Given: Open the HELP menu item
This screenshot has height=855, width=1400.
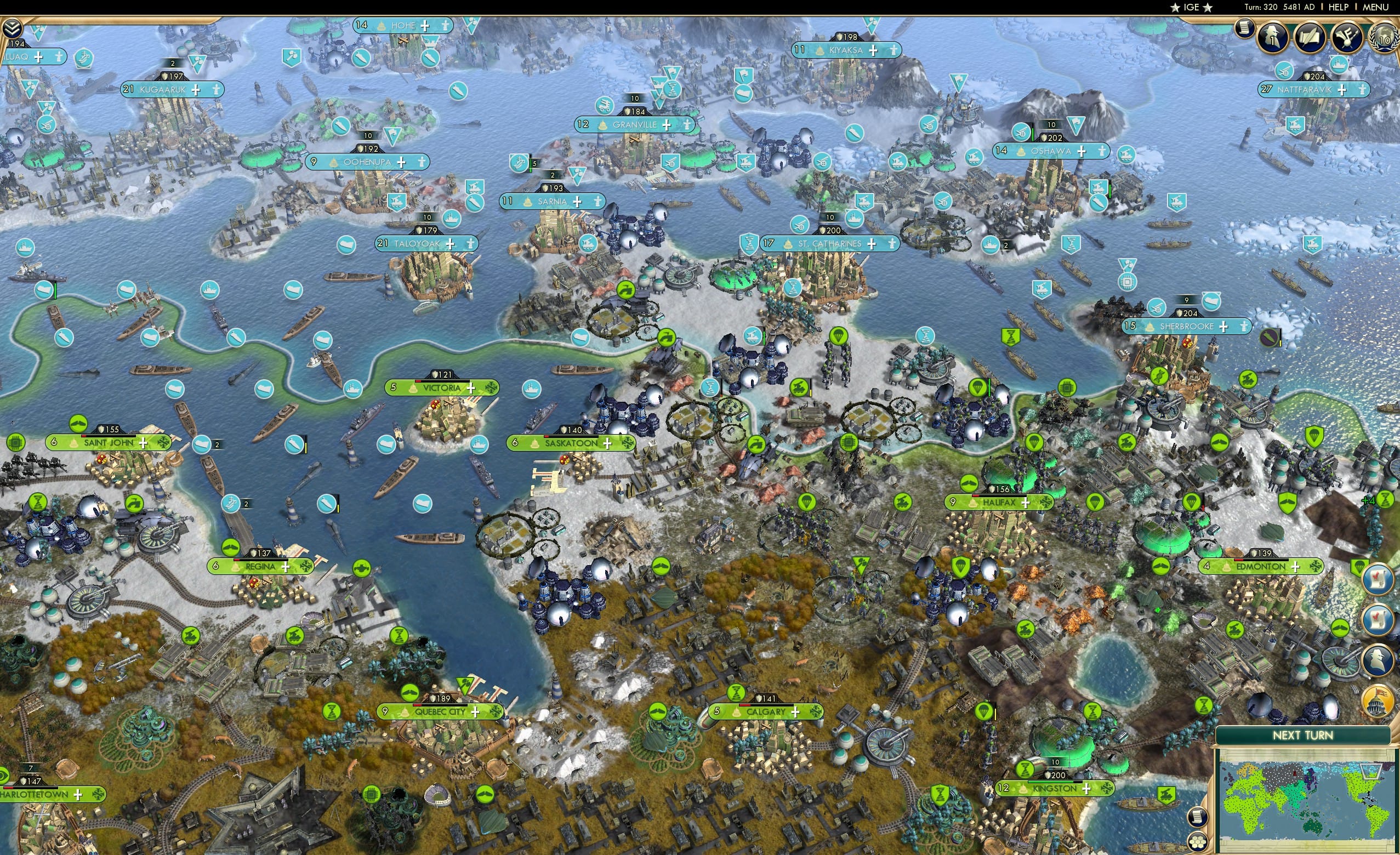Looking at the screenshot, I should point(1339,7).
